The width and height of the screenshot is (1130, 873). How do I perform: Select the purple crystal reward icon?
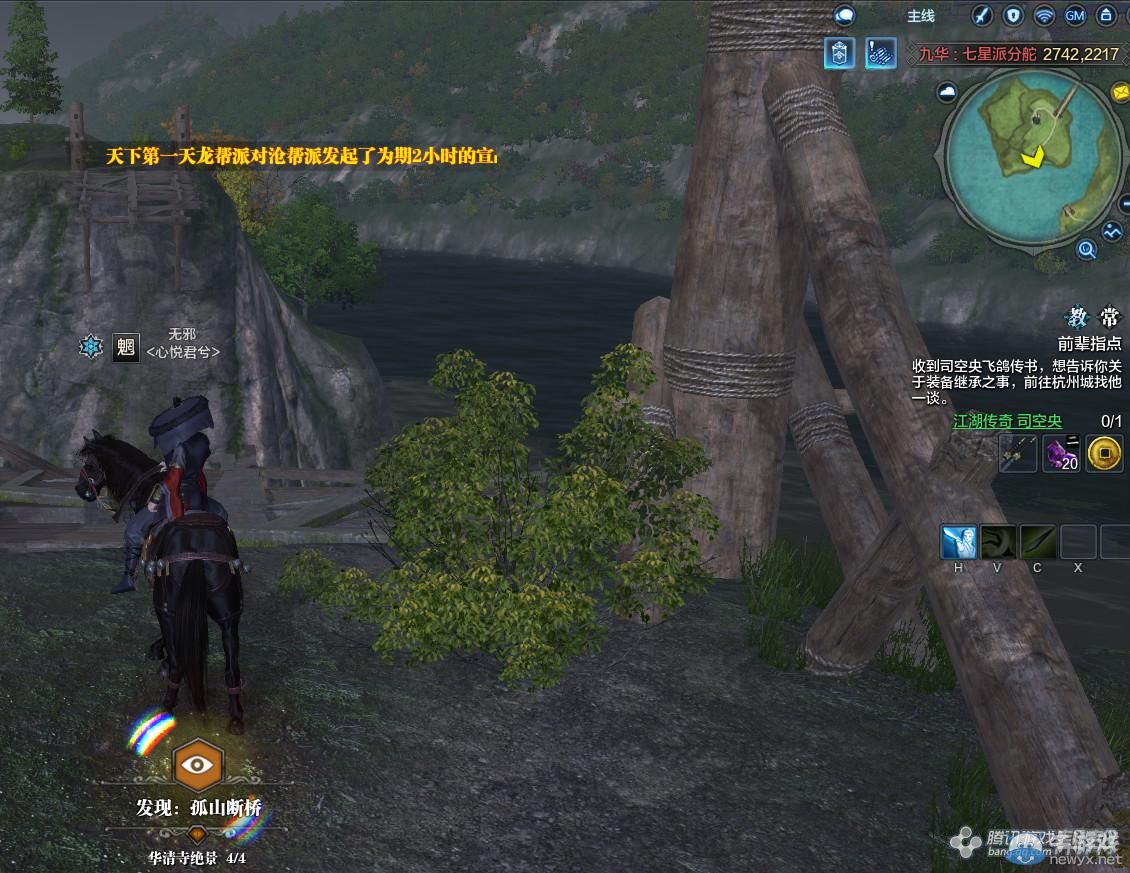pyautogui.click(x=1060, y=454)
